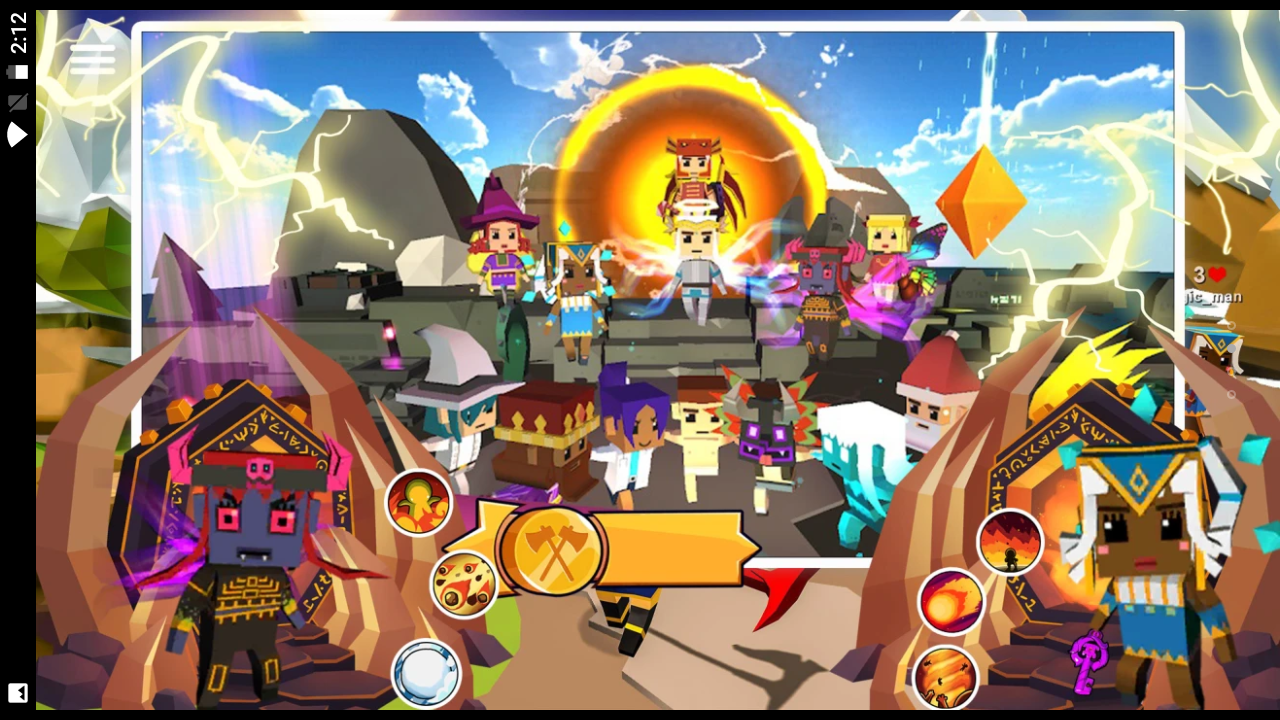Select the burning figure ability icon
The width and height of the screenshot is (1280, 720).
419,502
